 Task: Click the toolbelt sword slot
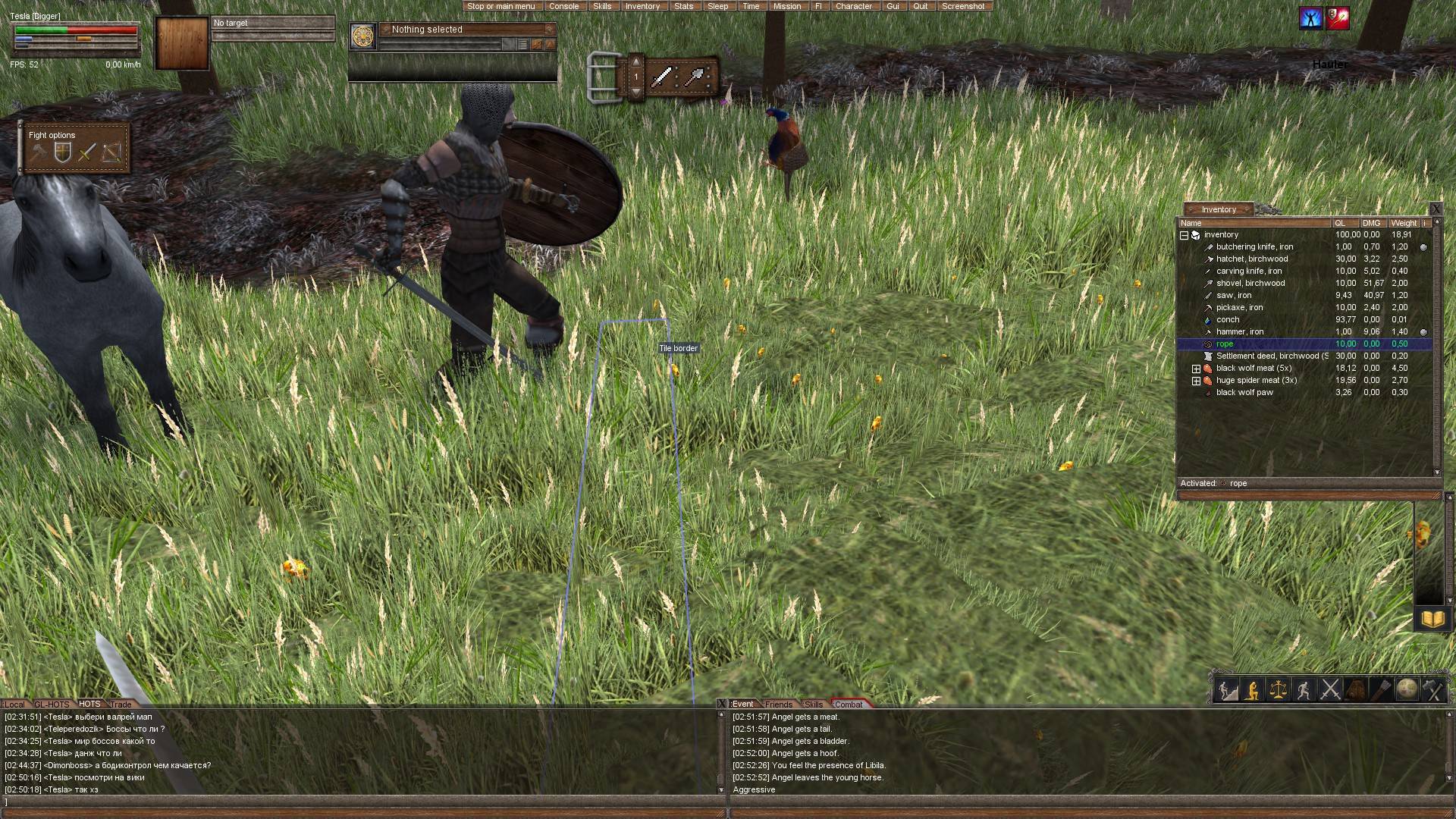click(662, 77)
